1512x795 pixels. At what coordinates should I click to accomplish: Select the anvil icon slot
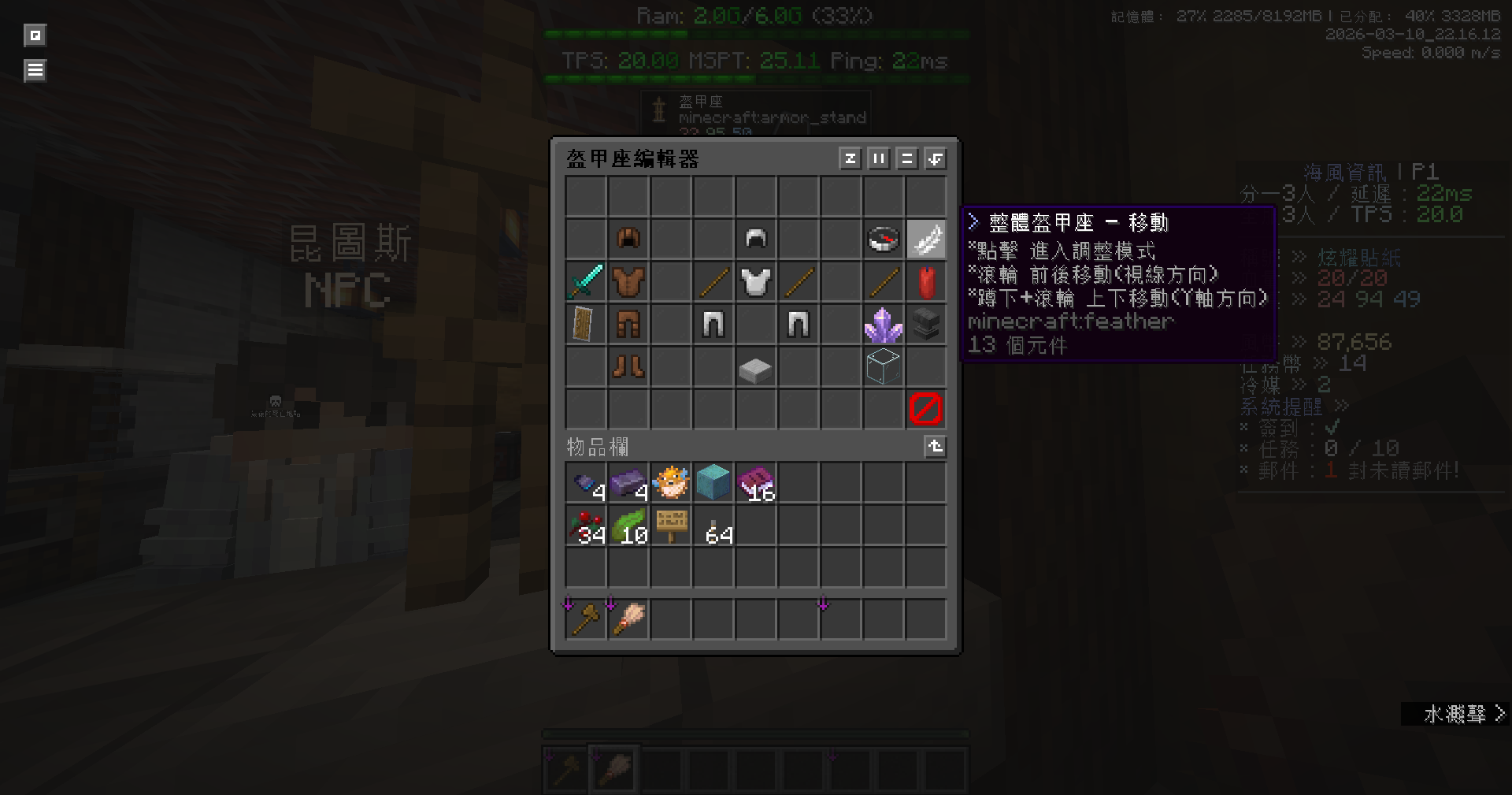(926, 324)
